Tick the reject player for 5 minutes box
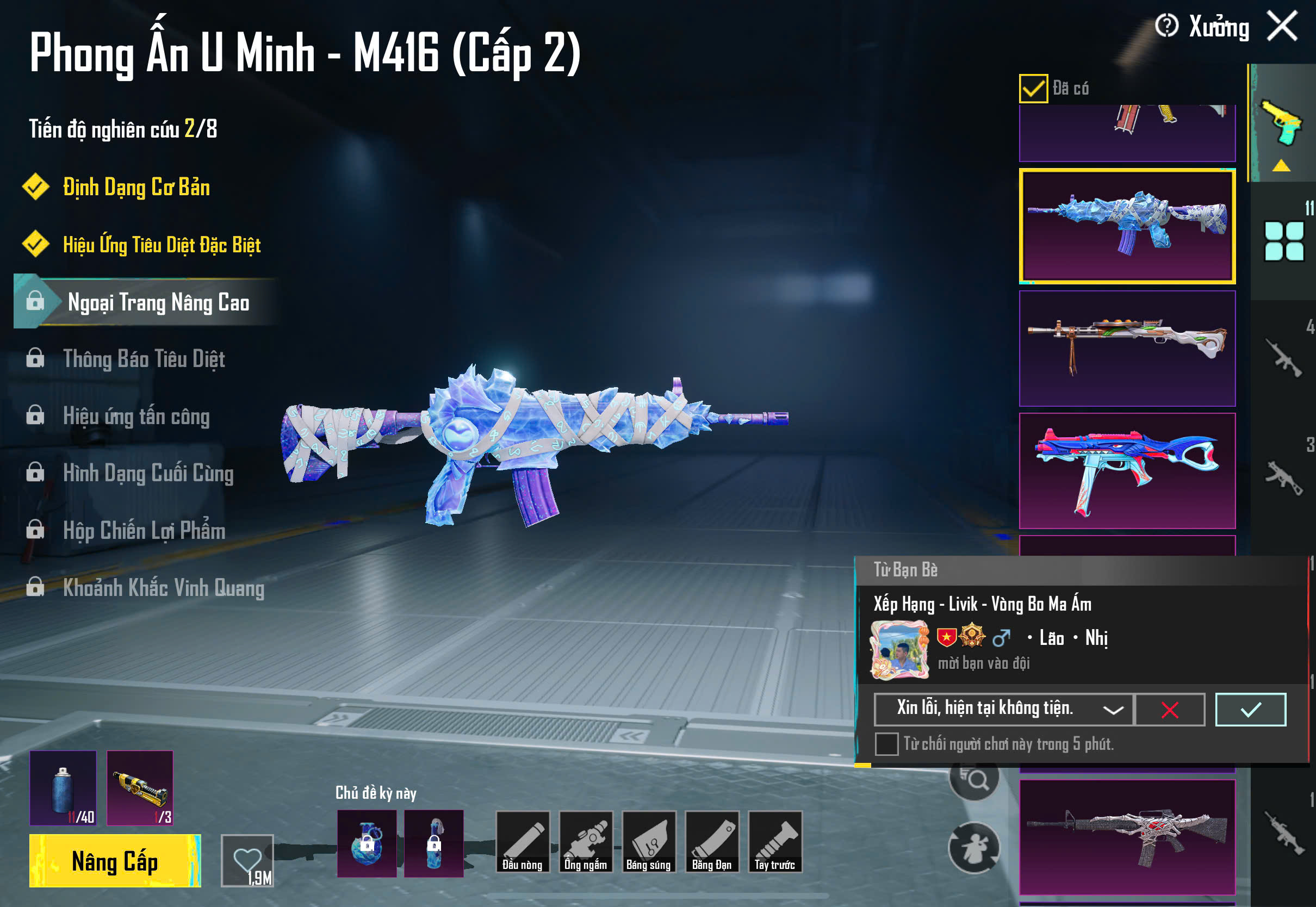The width and height of the screenshot is (1316, 907). 886,744
